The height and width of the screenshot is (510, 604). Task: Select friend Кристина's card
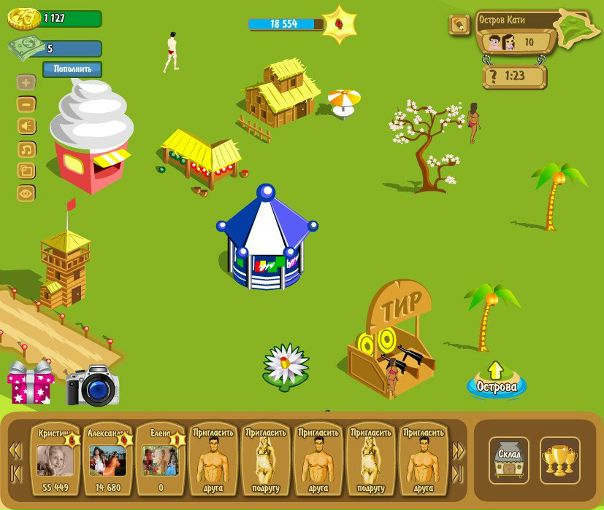(53, 460)
